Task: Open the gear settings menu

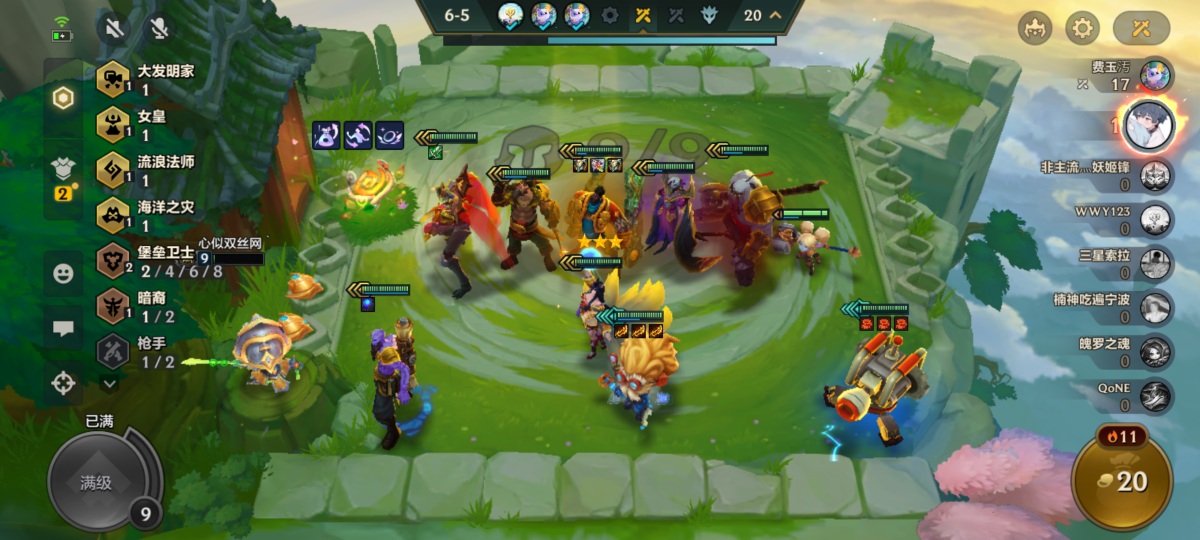Action: (1082, 28)
